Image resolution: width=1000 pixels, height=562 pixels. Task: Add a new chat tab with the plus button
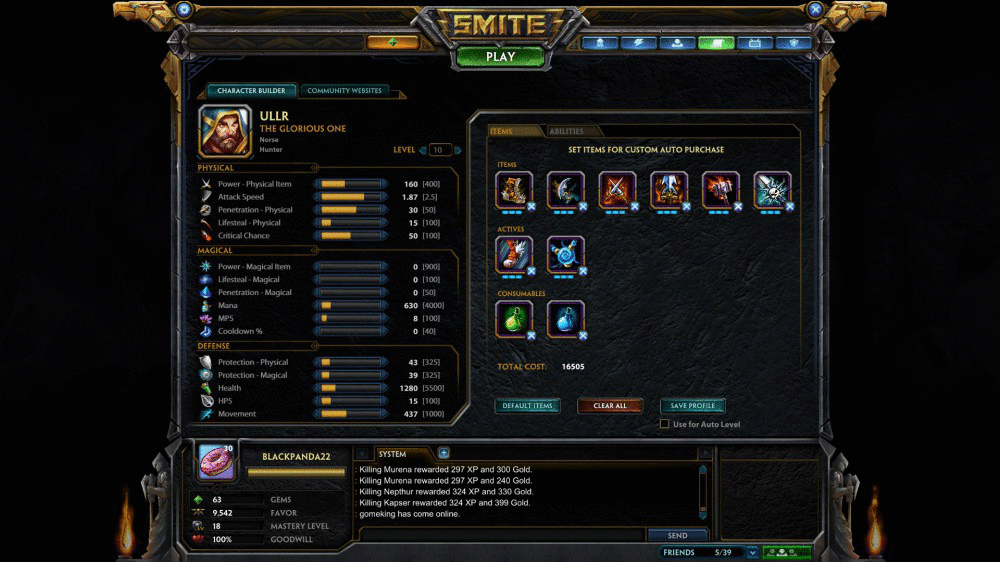tap(444, 453)
